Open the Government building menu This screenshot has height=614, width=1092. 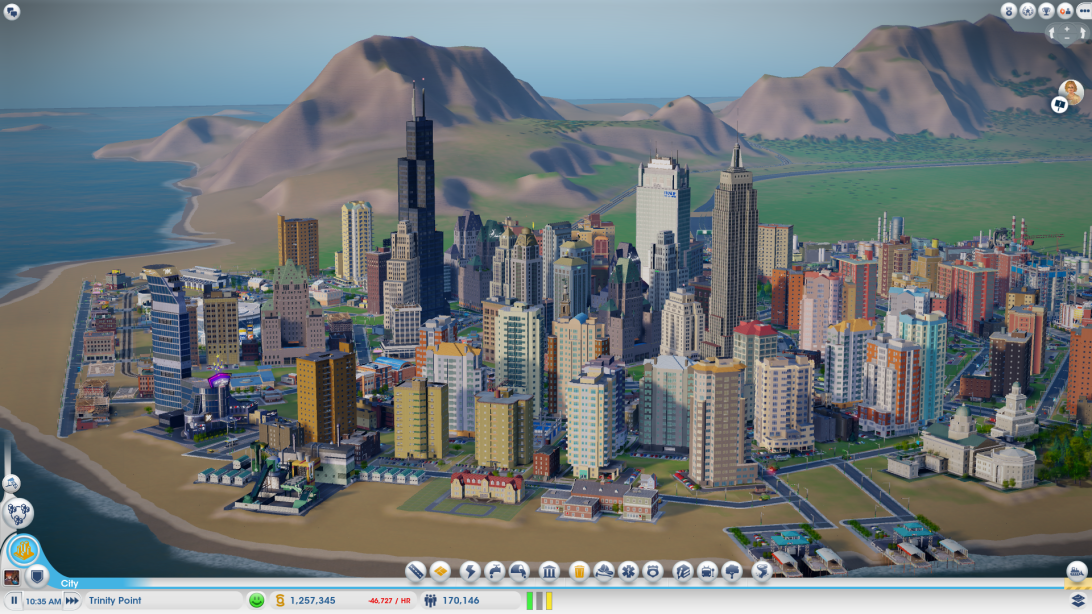pos(549,571)
